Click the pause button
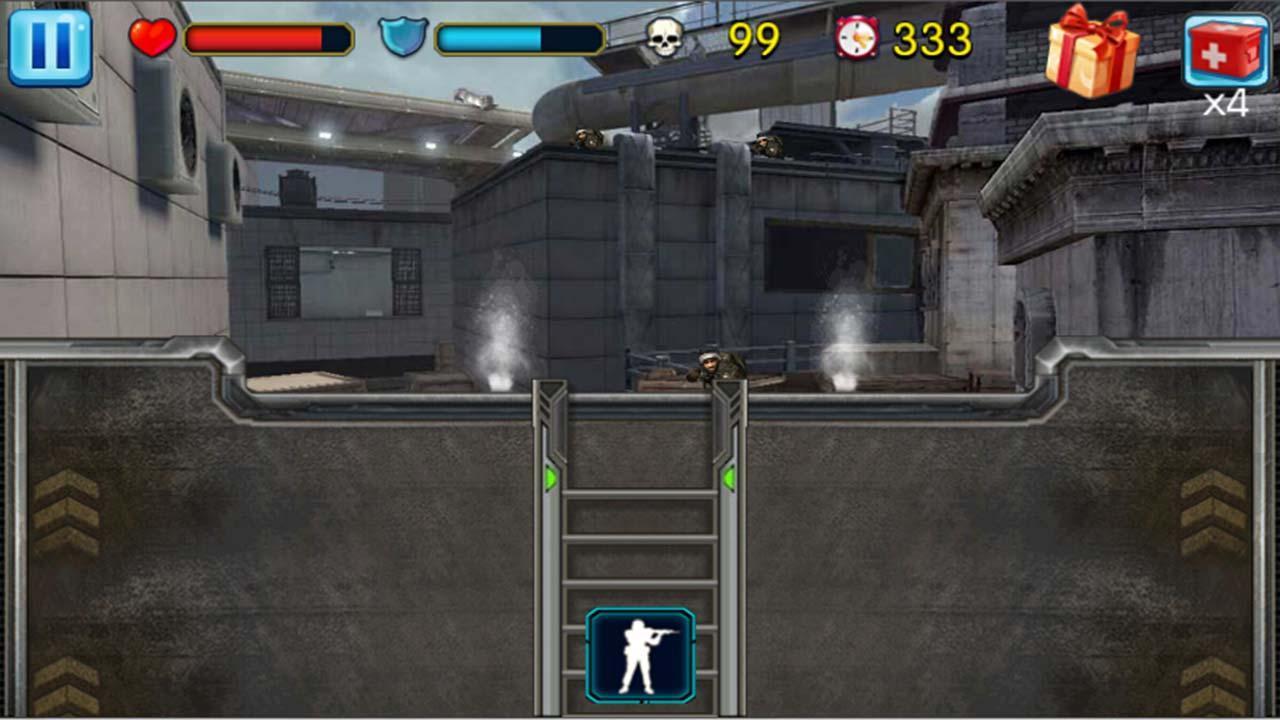1280x720 pixels. point(48,44)
